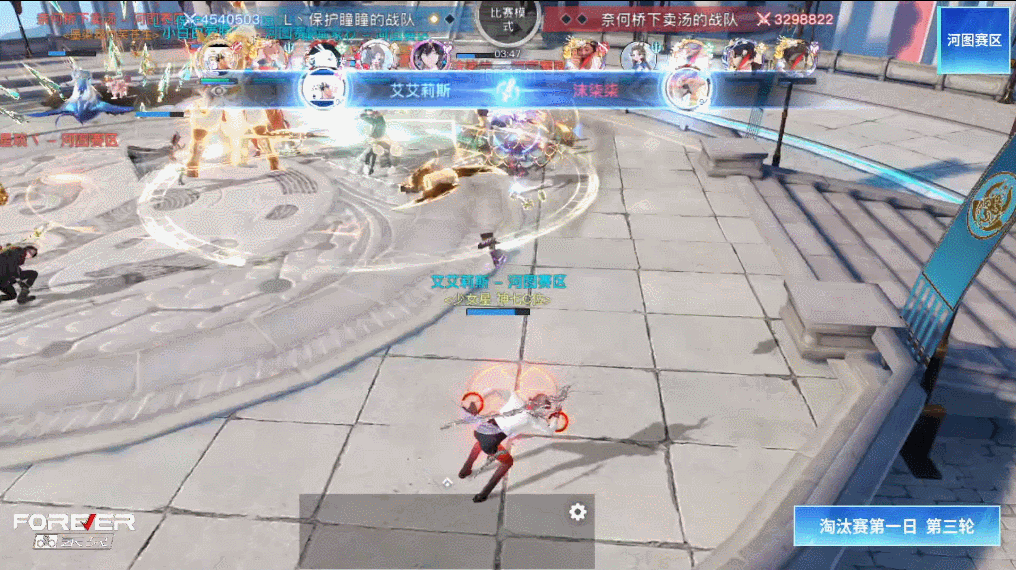Expand the panel with the small up arrow

pyautogui.click(x=447, y=481)
